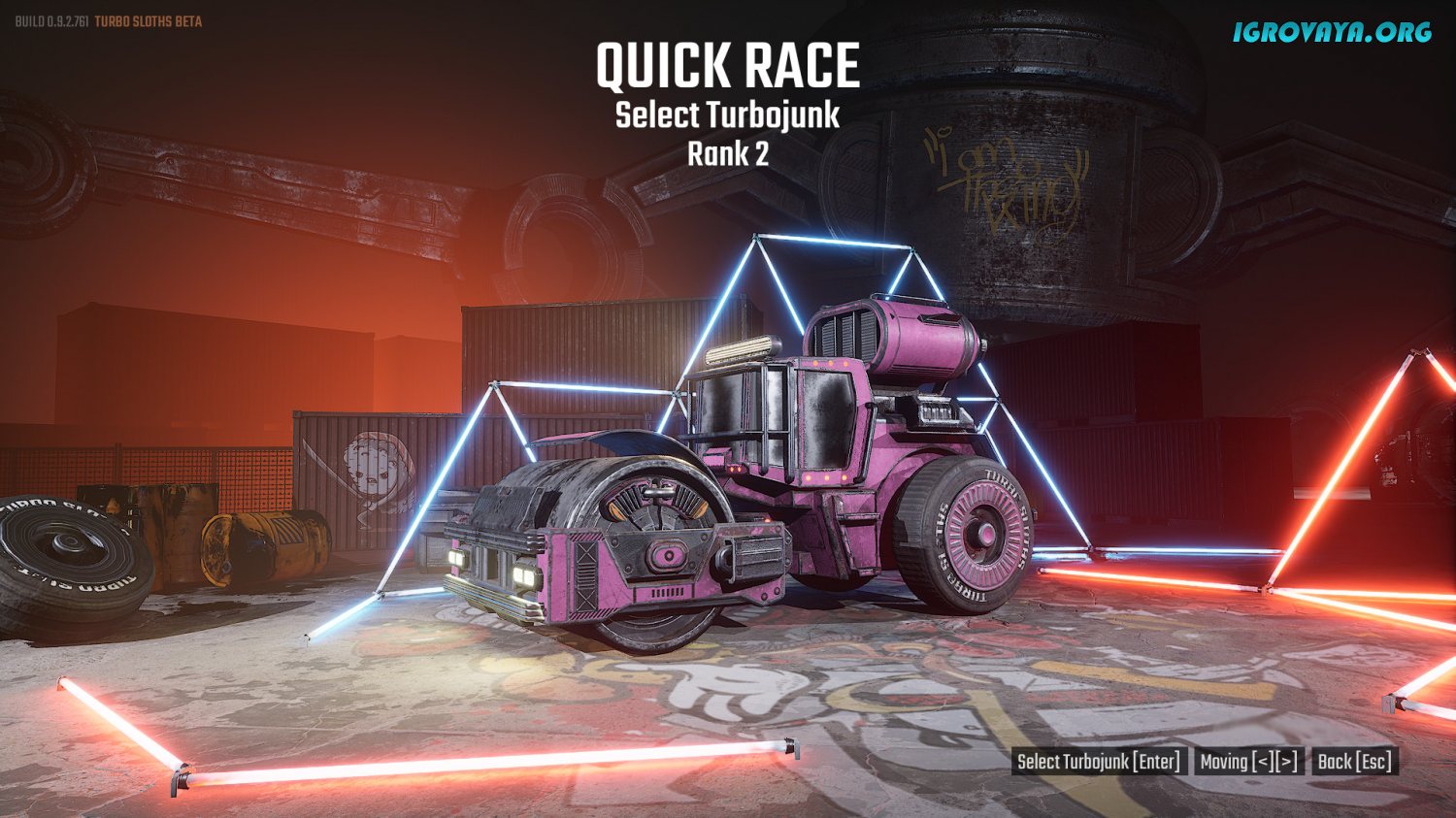Click the Moving navigation button
Screen dimensions: 1456x818
(x=1248, y=762)
